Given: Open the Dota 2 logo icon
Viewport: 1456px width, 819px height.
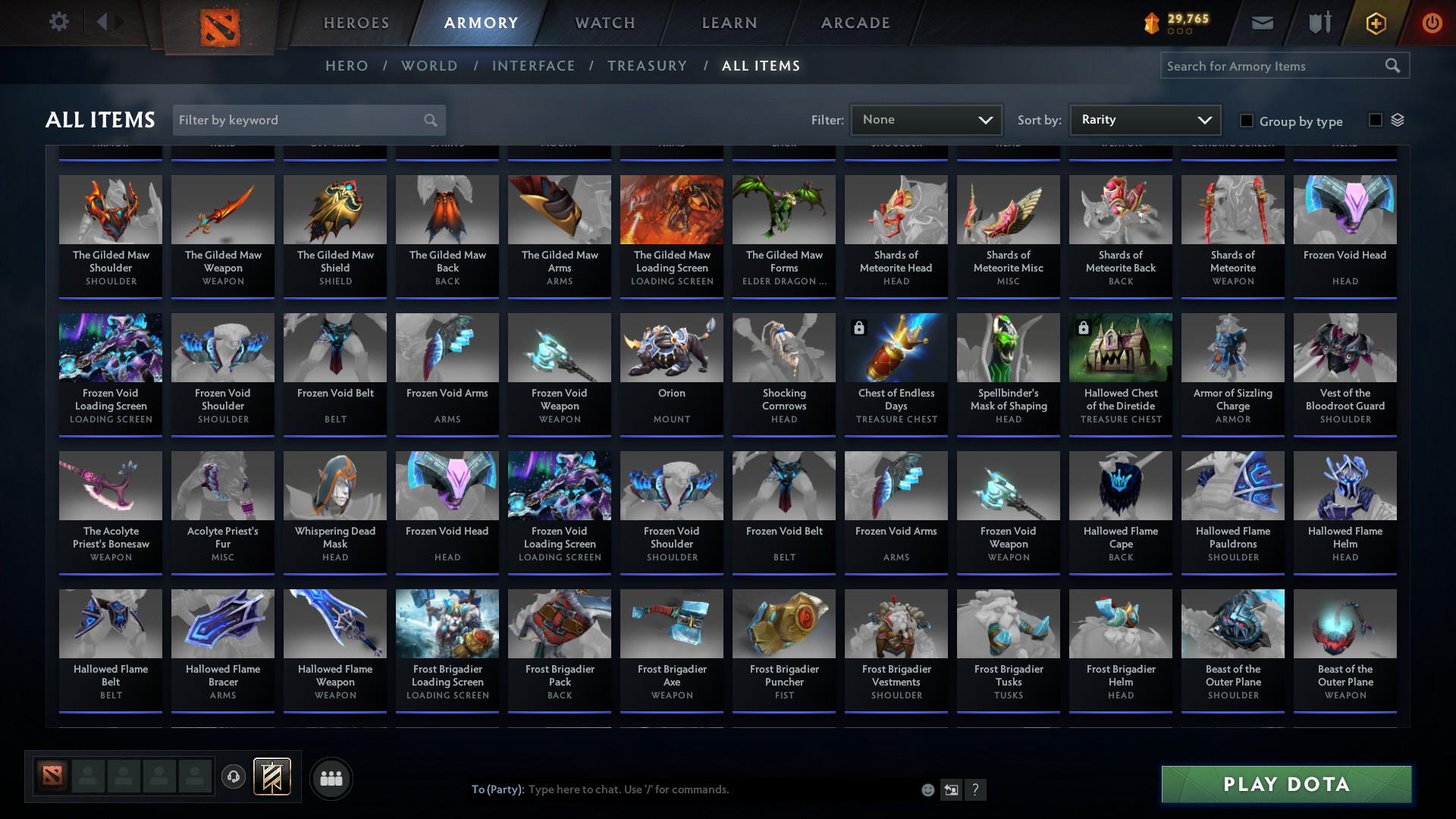Looking at the screenshot, I should [220, 23].
